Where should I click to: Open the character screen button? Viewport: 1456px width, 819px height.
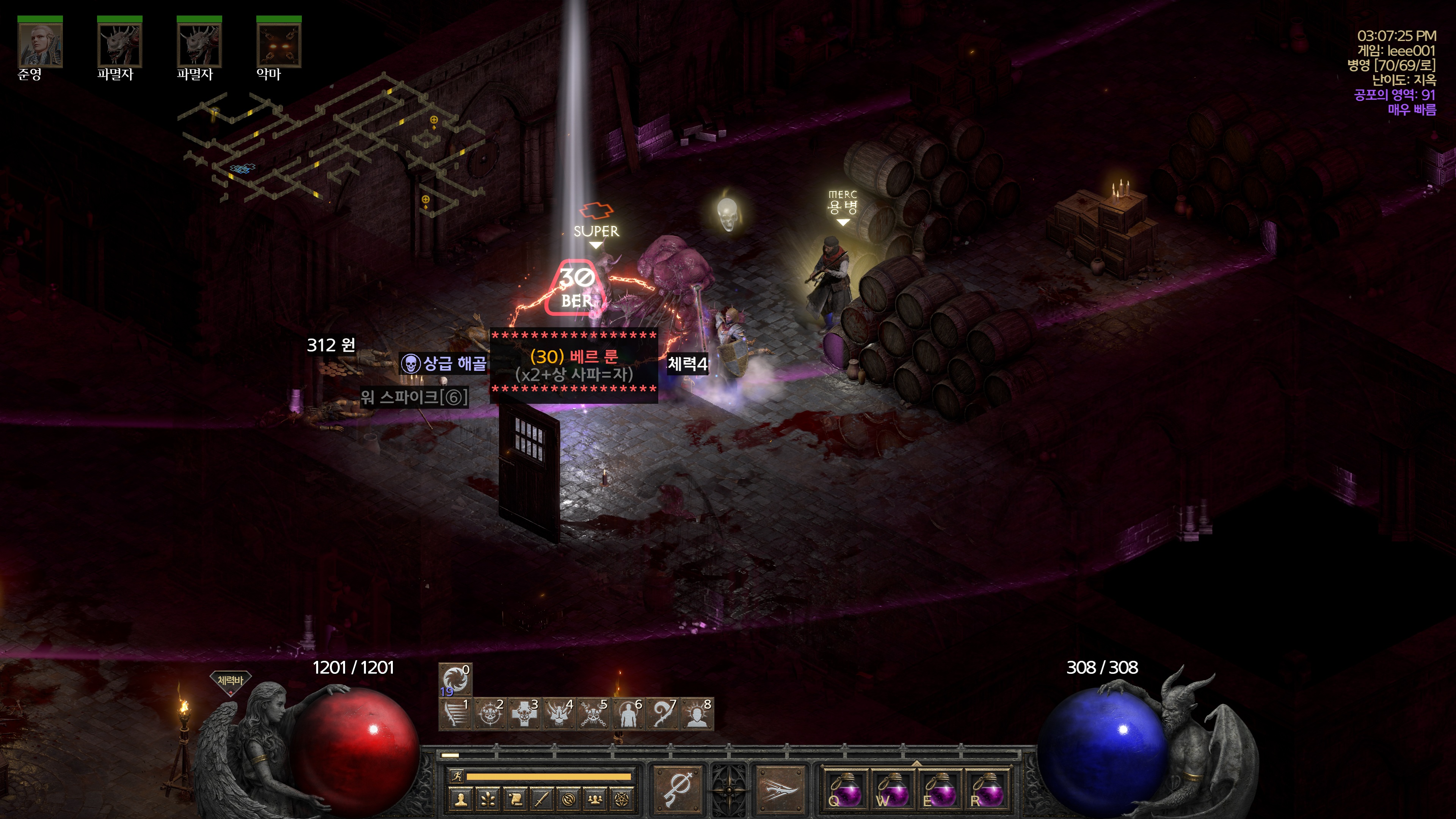point(461,799)
